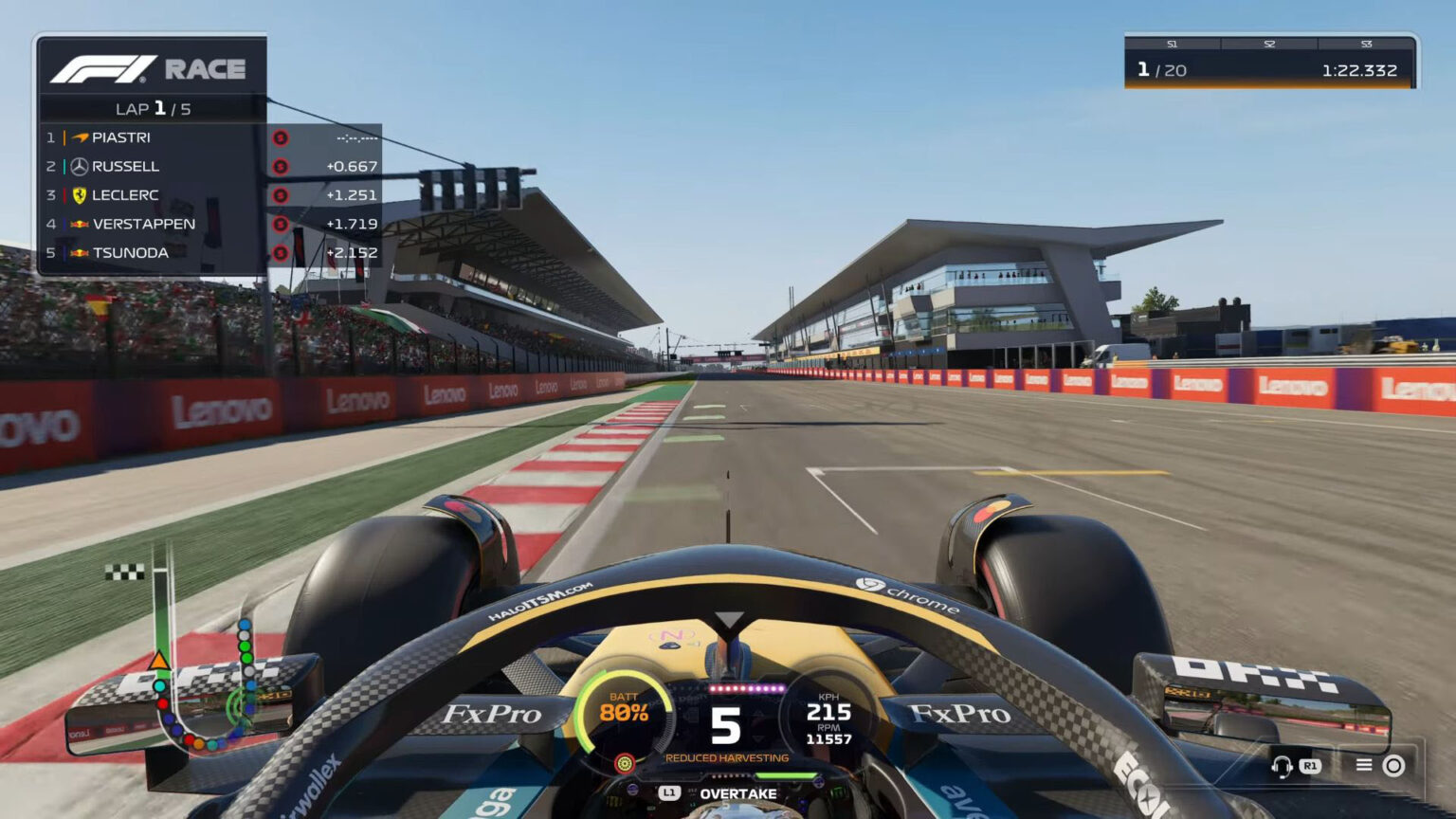Expand the leaderboard entry for LECLERC
Image resolution: width=1456 pixels, height=819 pixels.
(152, 194)
